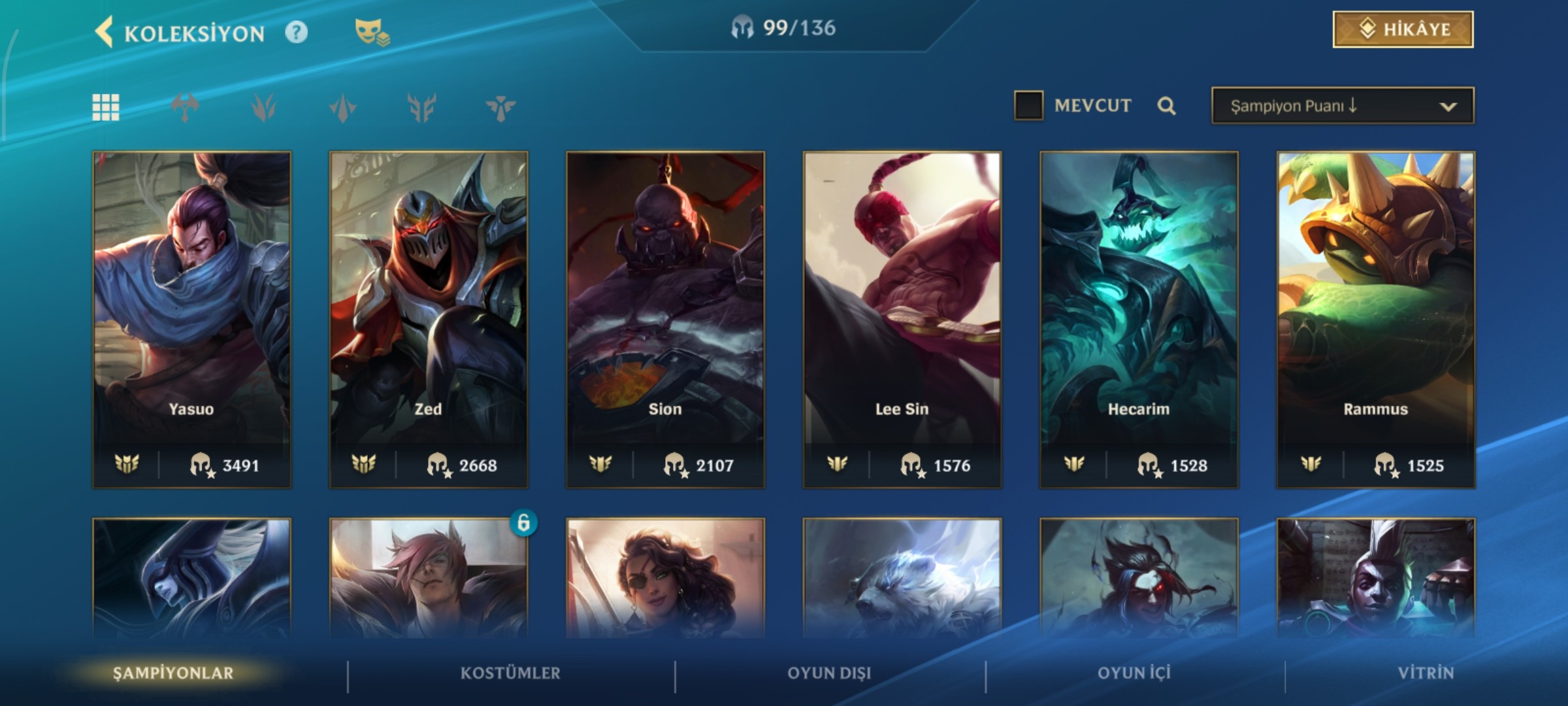
Task: Show all champions with the grid filter
Action: (x=106, y=107)
